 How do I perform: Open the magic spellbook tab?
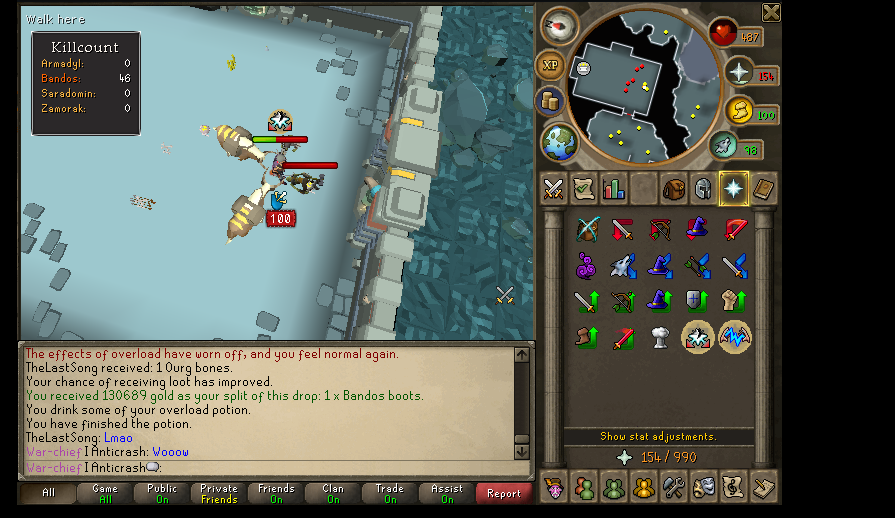[763, 188]
